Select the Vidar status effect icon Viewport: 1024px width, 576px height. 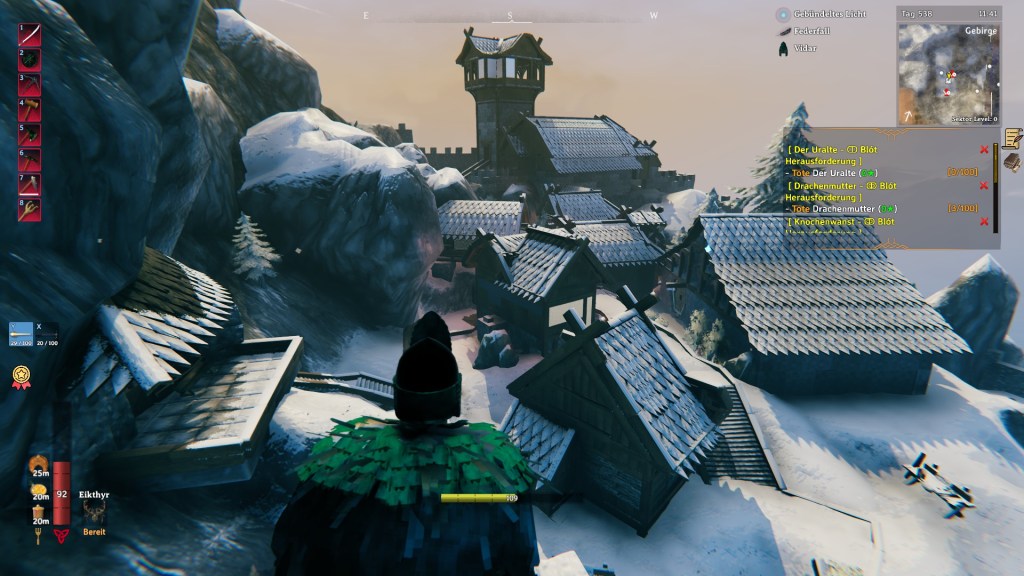coord(783,48)
